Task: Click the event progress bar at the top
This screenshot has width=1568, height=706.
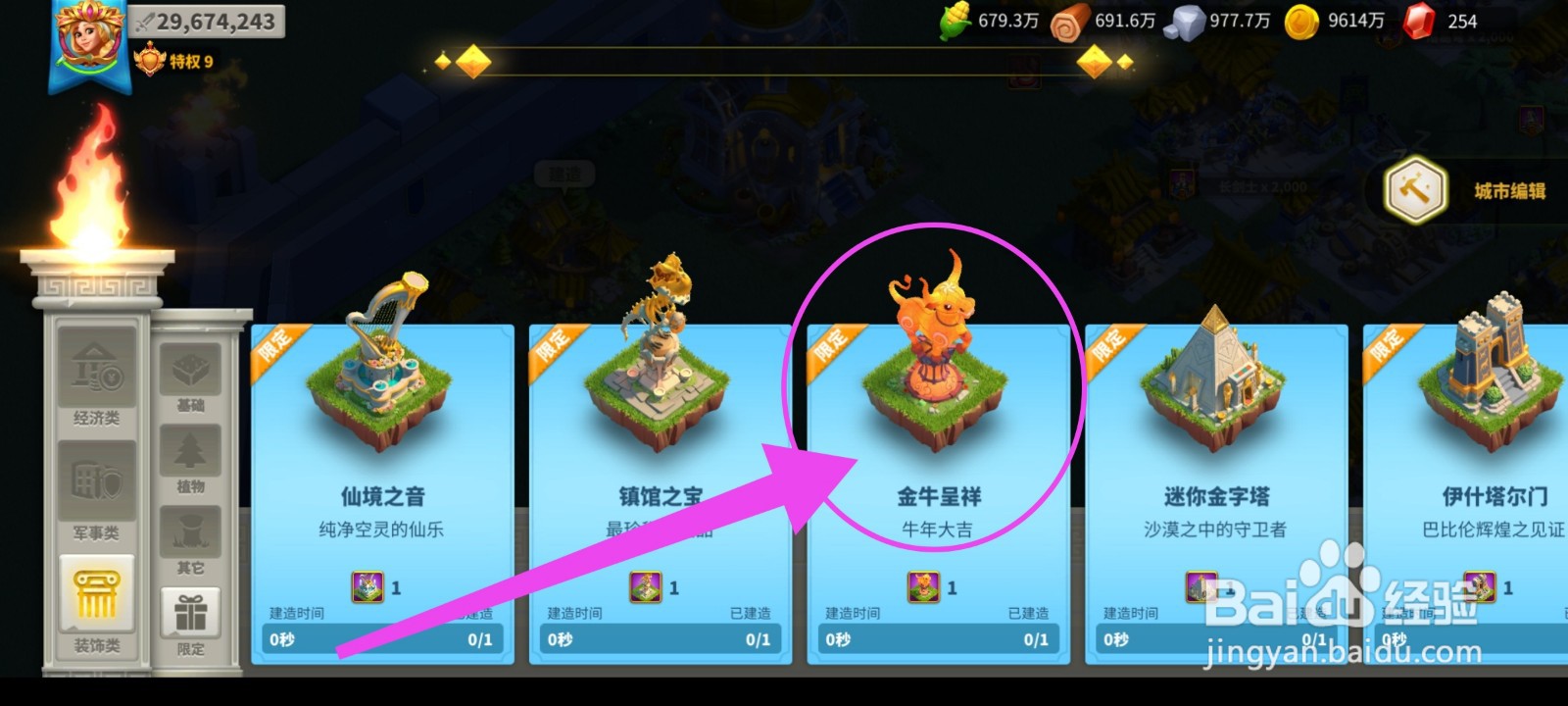Action: coord(784,61)
